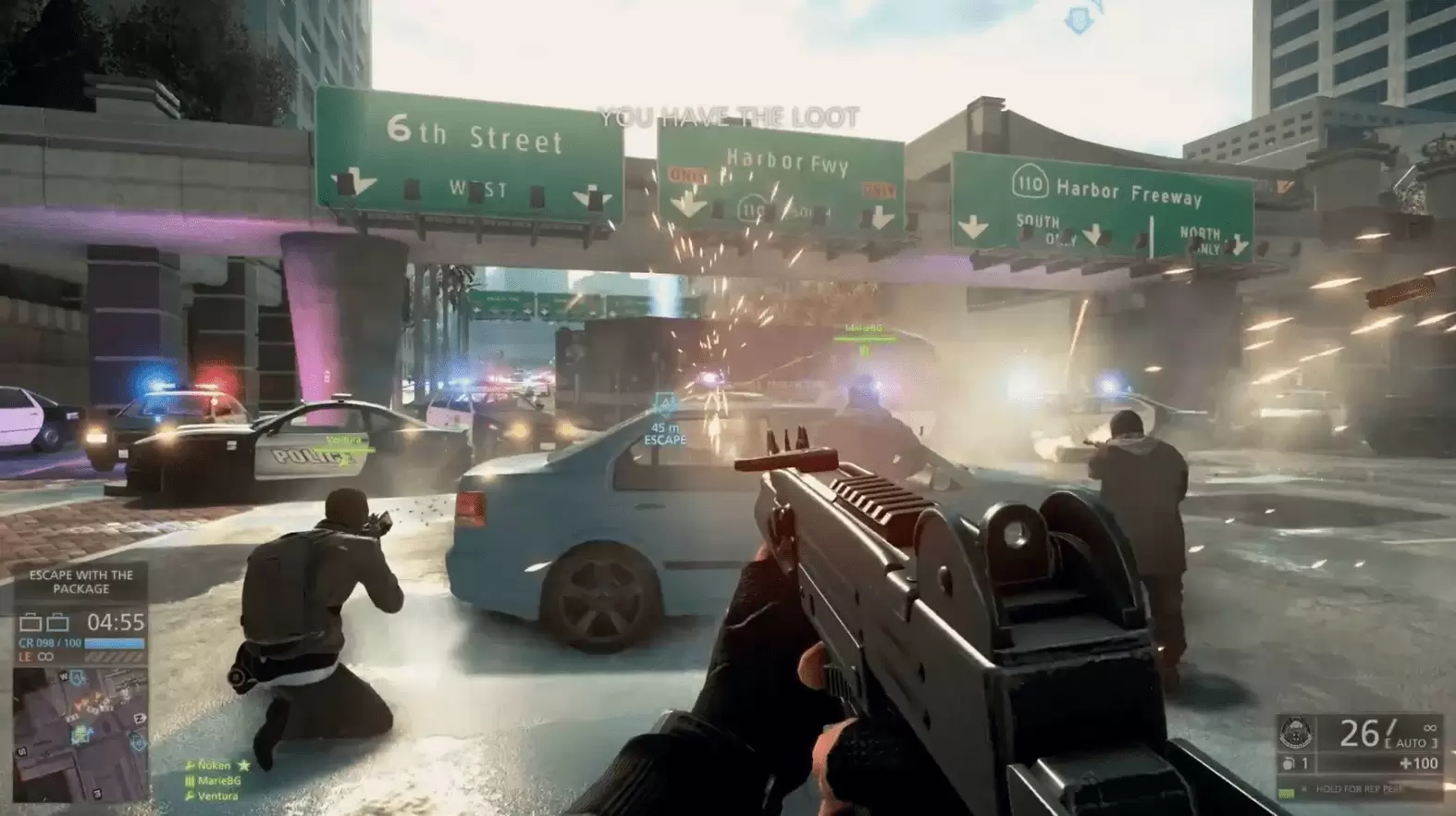Click Noken's mechanic wrench class icon

[x=190, y=766]
